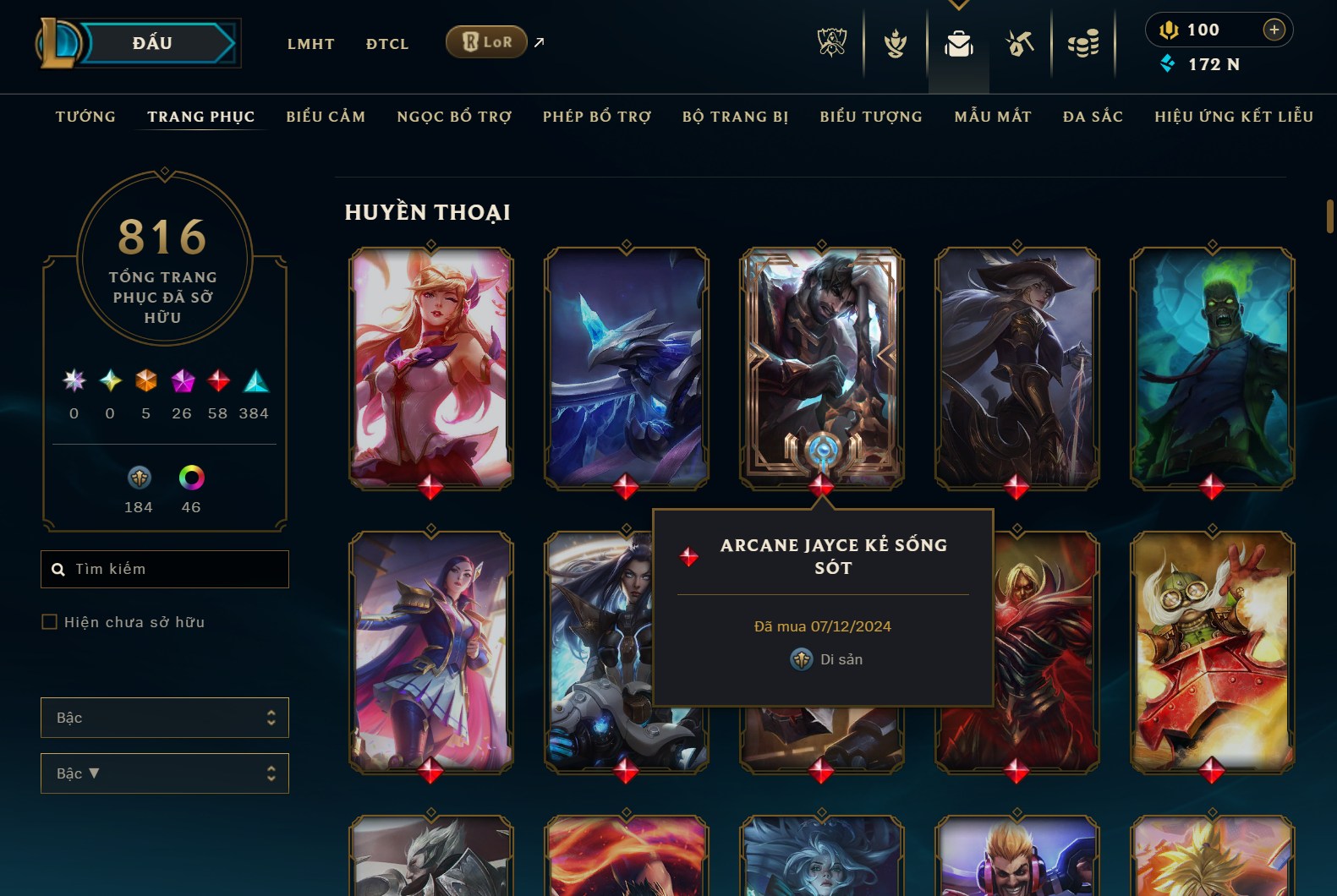Select the Arcane Jayce skin card
This screenshot has width=1337, height=896.
pyautogui.click(x=820, y=363)
